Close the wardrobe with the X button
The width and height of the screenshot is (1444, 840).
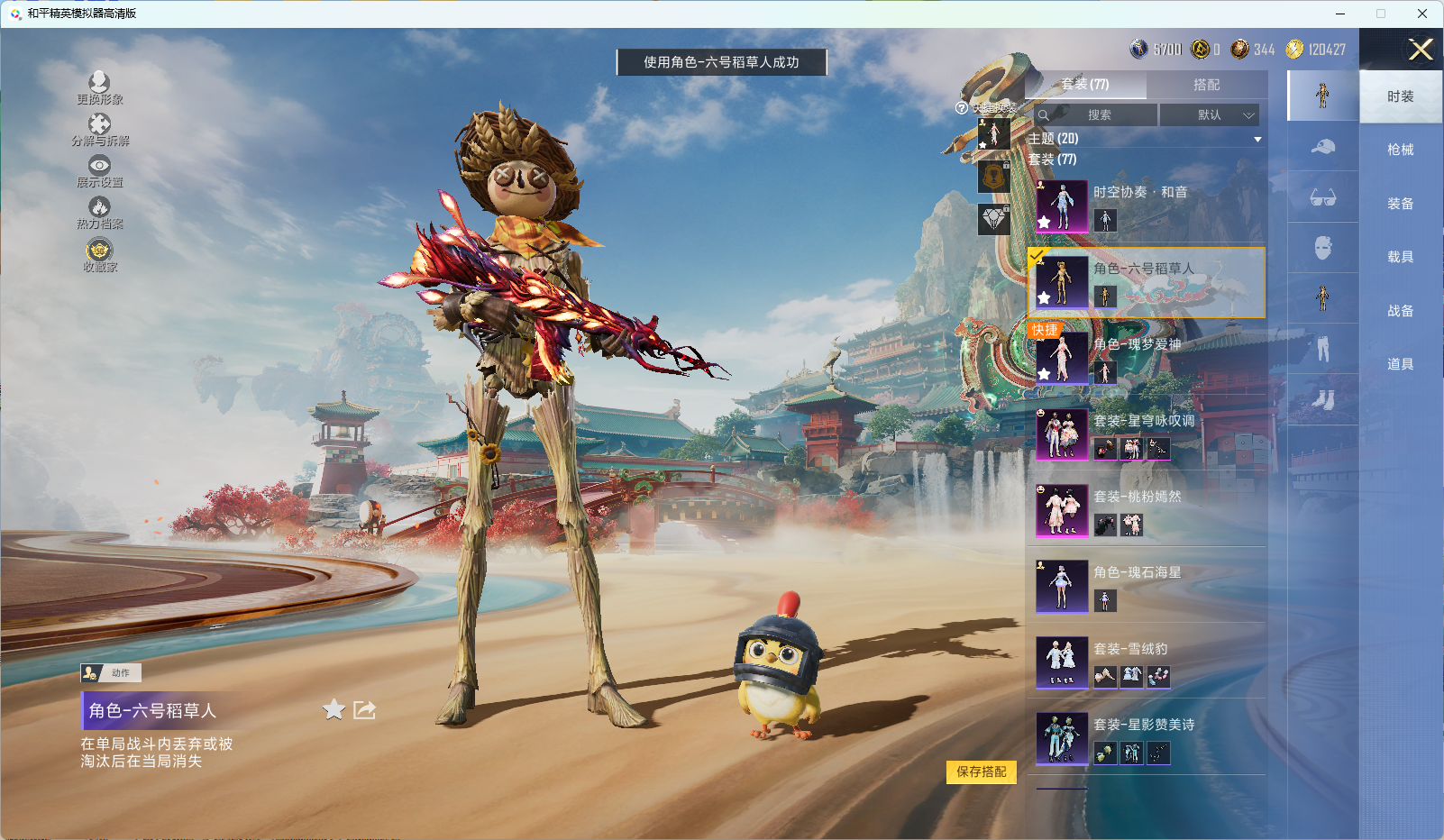point(1421,50)
